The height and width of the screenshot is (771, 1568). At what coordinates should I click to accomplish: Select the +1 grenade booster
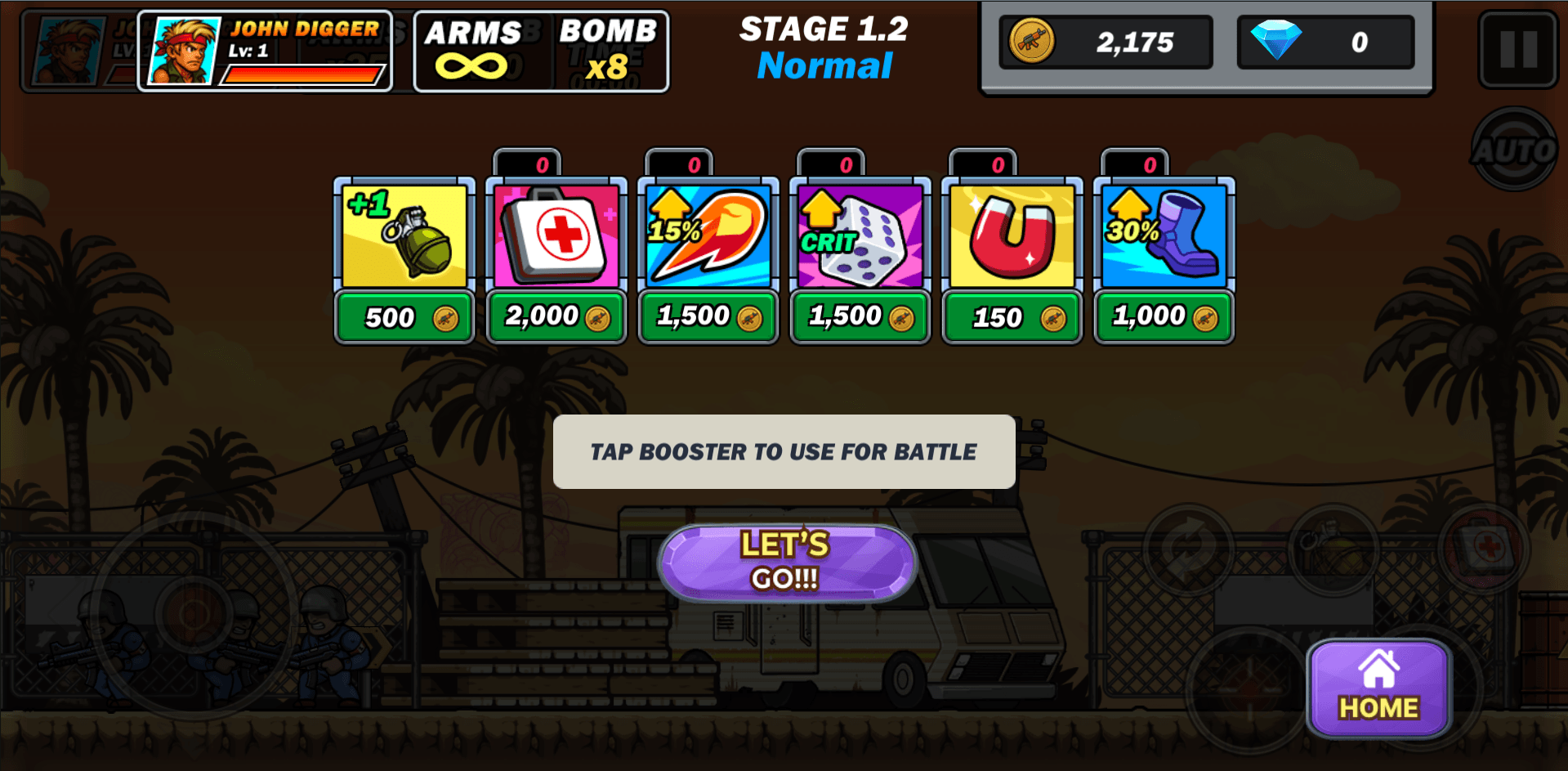[404, 236]
